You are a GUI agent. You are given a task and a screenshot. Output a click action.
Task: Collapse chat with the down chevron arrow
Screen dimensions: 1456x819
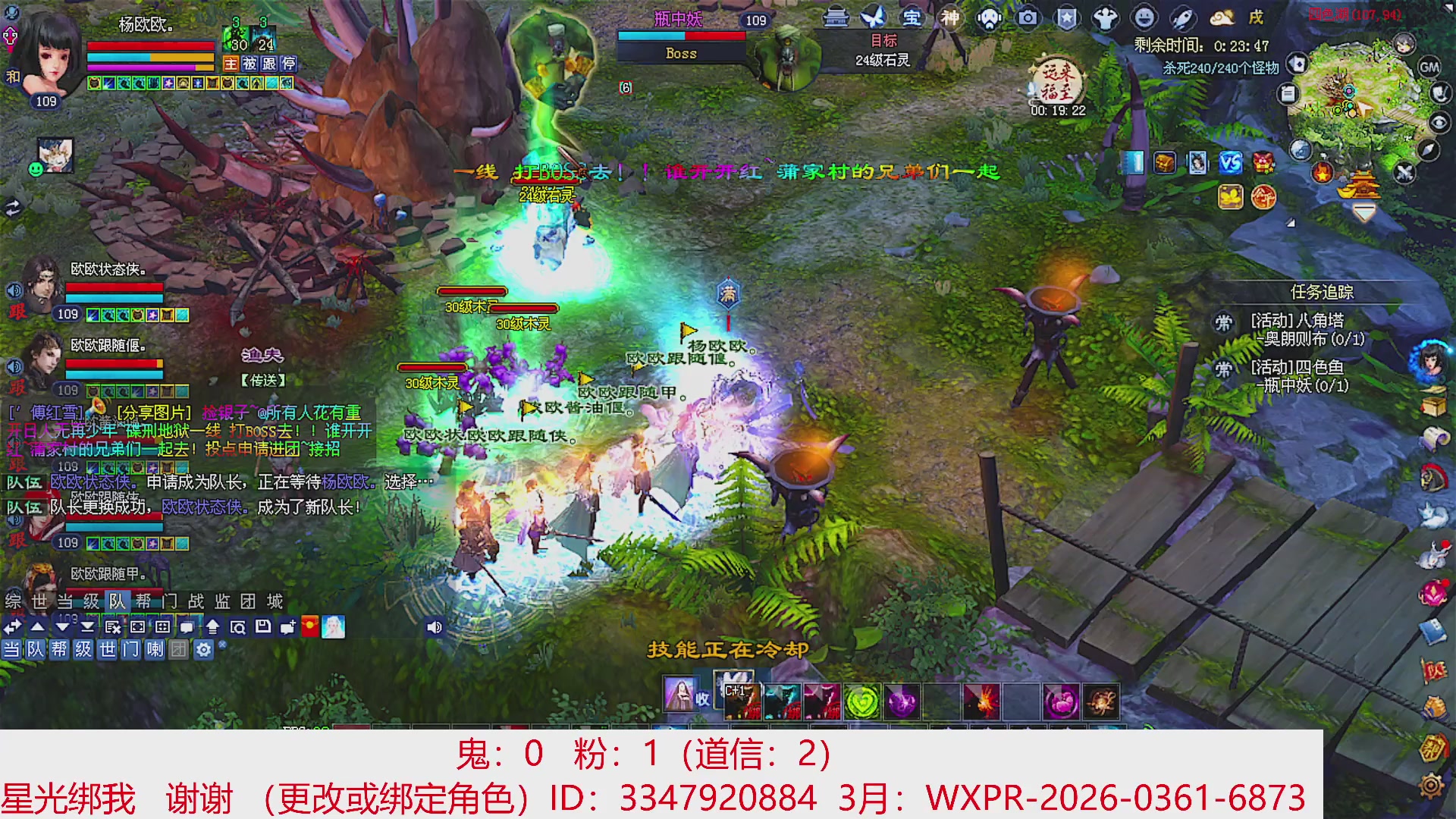pos(63,627)
